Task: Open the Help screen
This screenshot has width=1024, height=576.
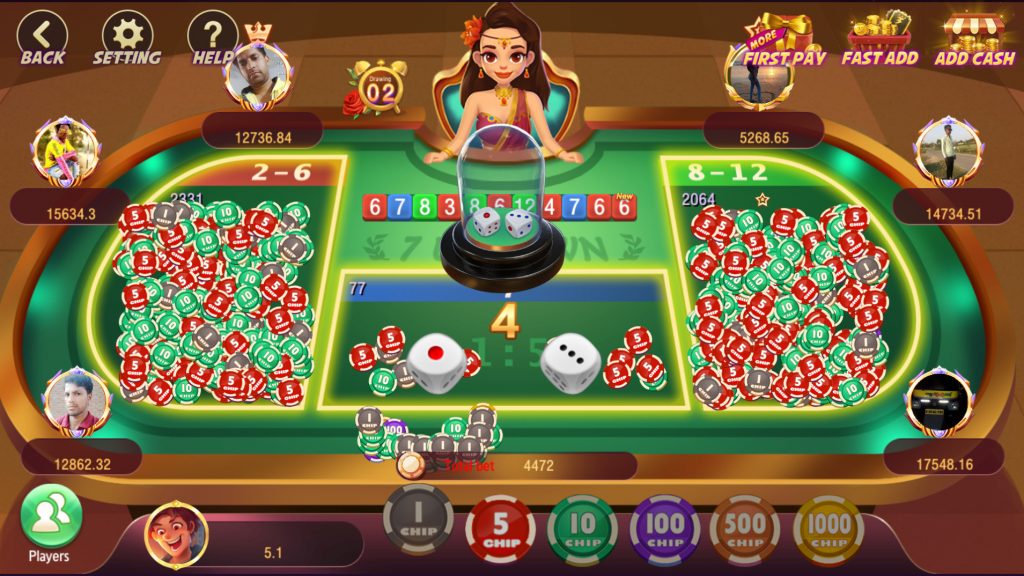Action: pos(212,38)
